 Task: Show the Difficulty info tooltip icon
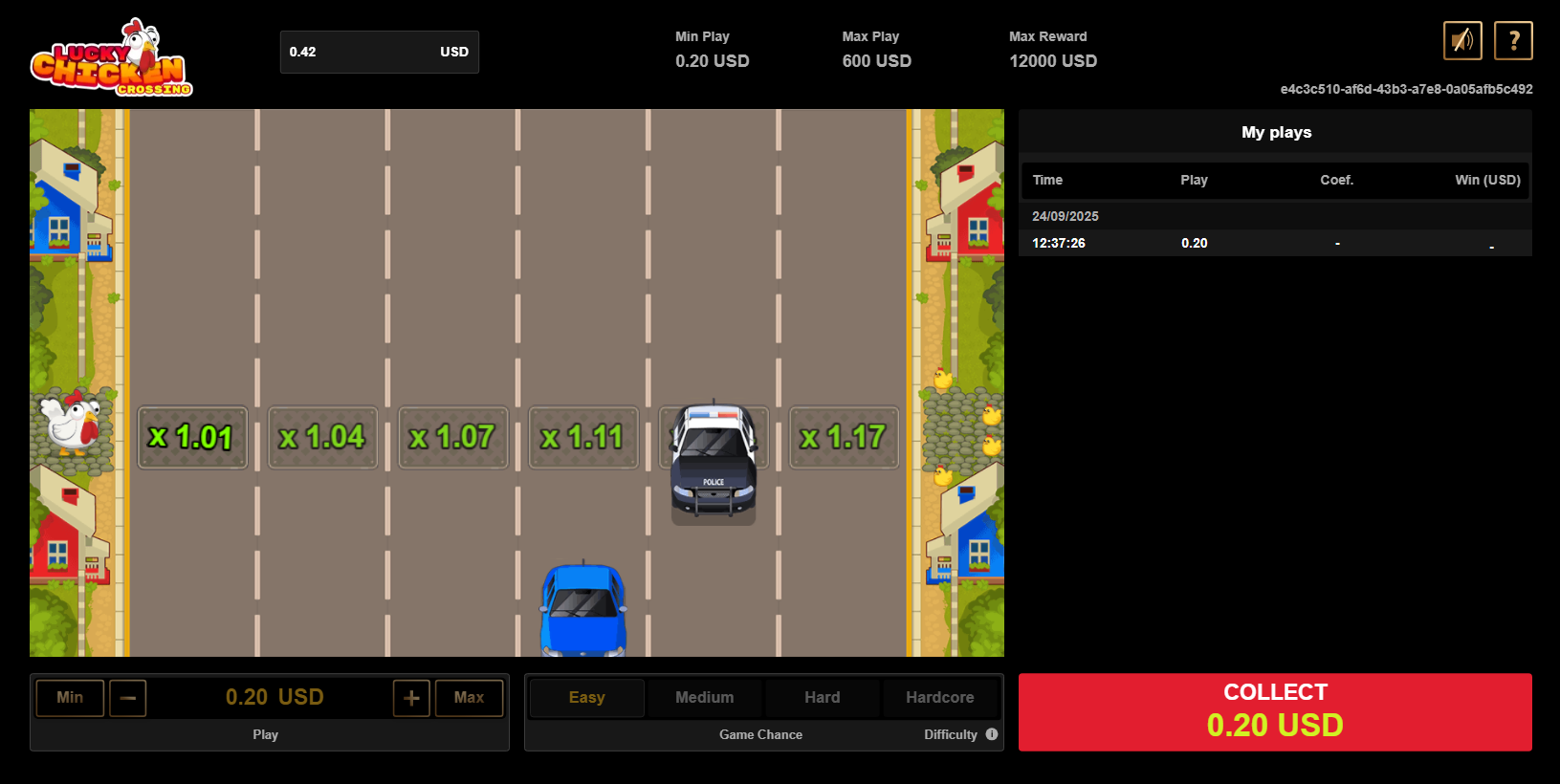(x=992, y=734)
